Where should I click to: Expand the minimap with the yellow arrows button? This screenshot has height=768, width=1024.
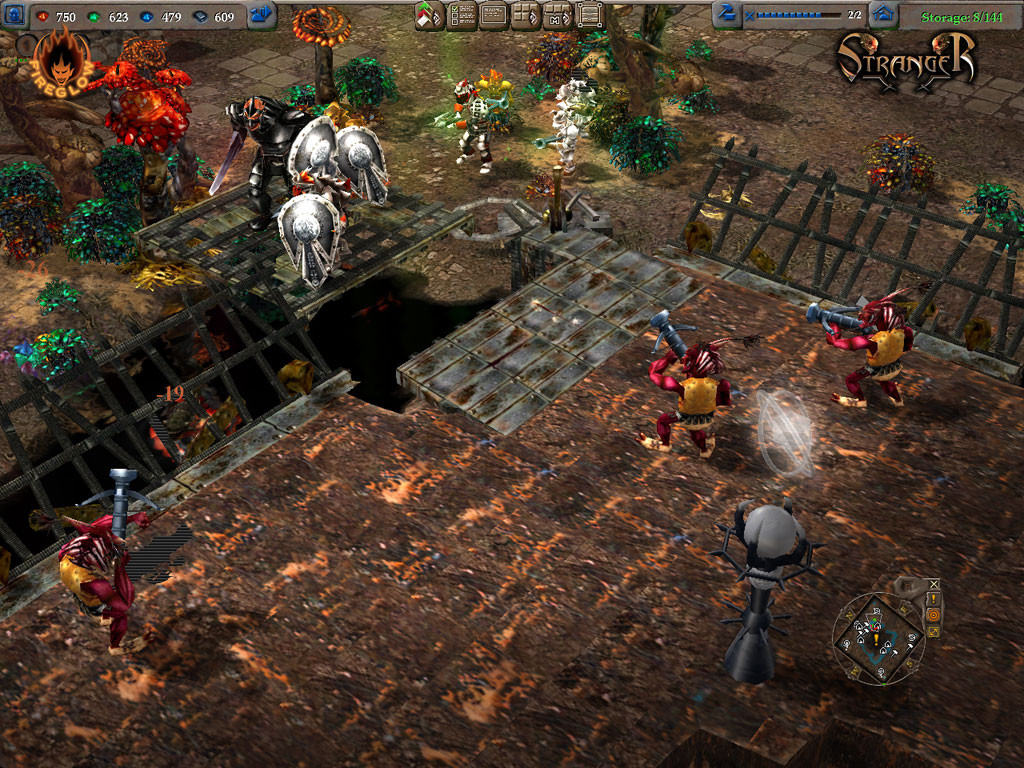point(934,631)
